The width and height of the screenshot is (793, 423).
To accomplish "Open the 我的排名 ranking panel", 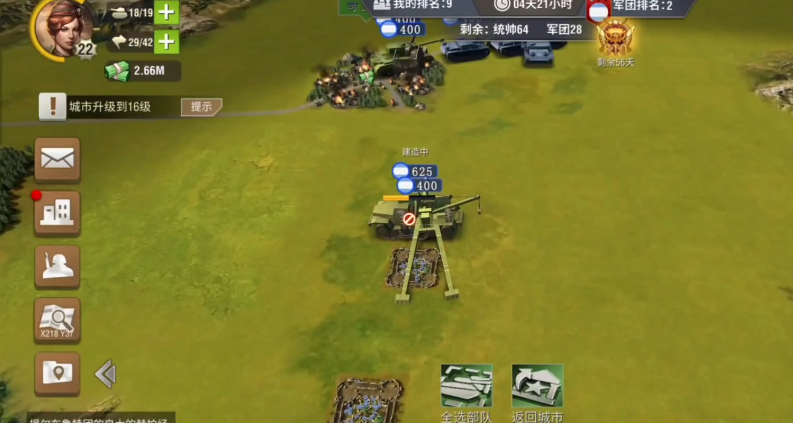I will 412,6.
